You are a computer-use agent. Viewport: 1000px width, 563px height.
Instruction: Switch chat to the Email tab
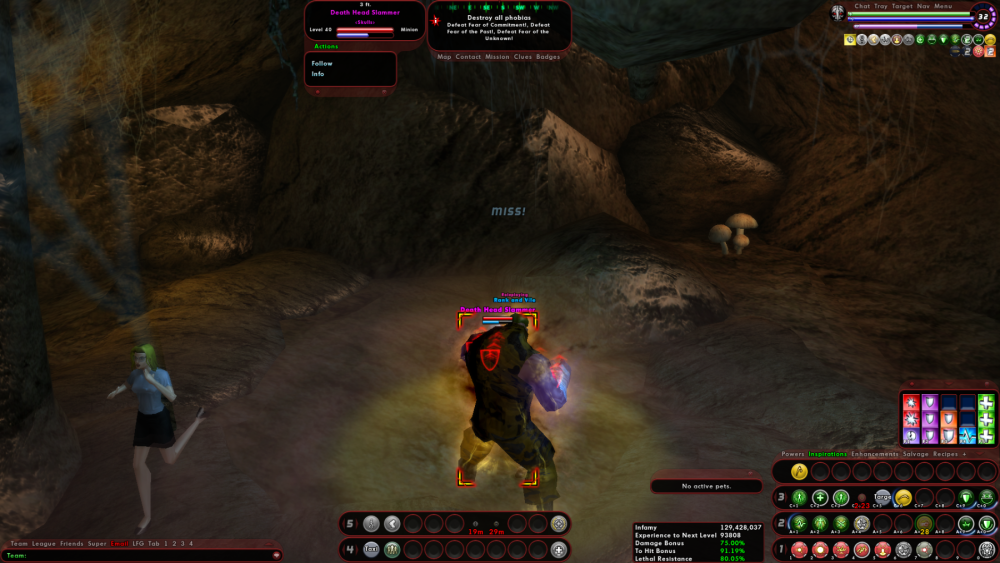[x=120, y=543]
